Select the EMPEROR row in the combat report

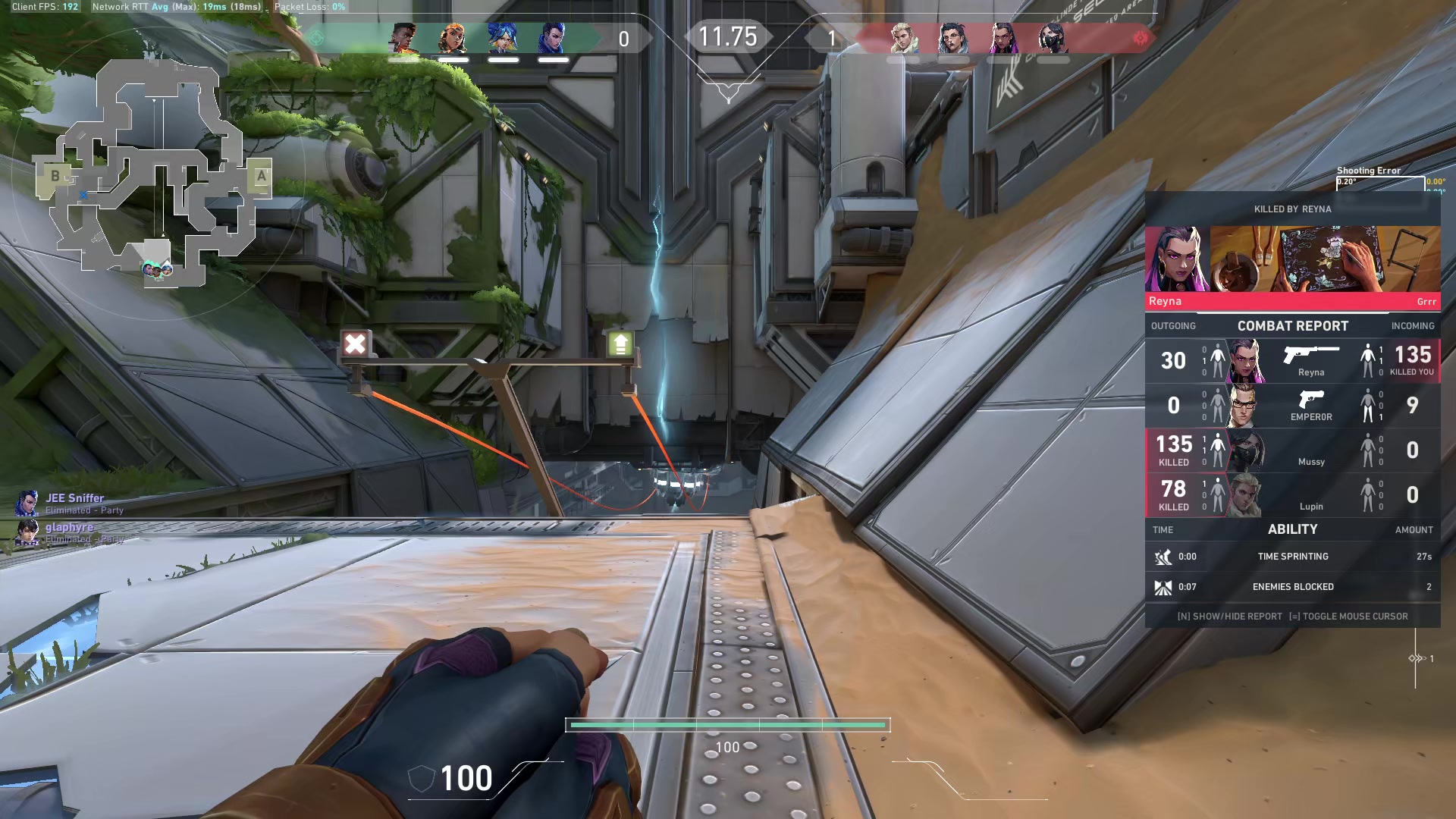(1292, 406)
